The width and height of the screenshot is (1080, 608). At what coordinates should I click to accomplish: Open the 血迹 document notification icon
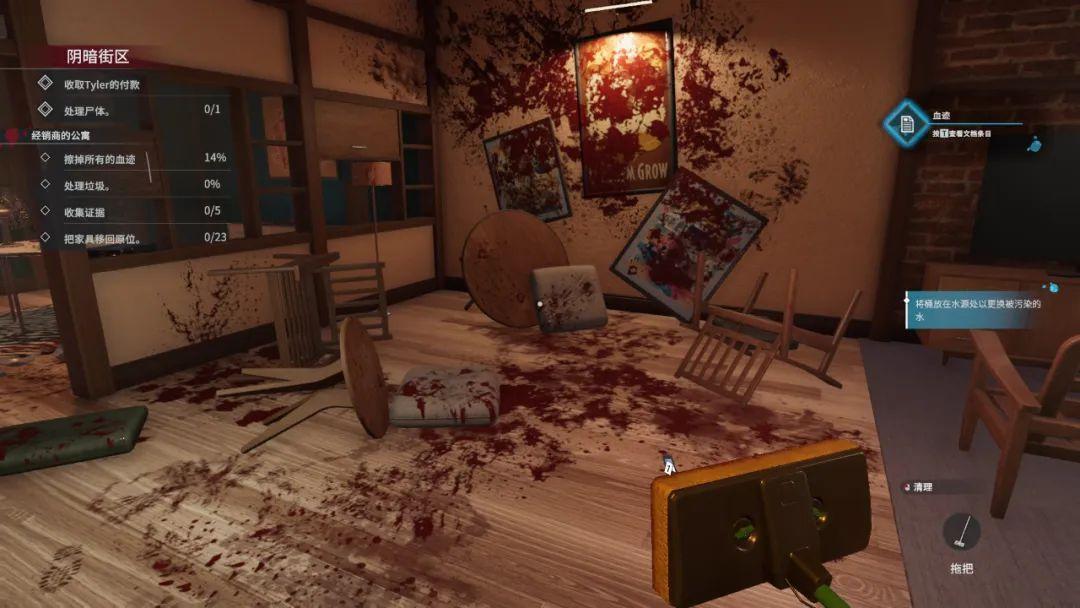click(907, 124)
